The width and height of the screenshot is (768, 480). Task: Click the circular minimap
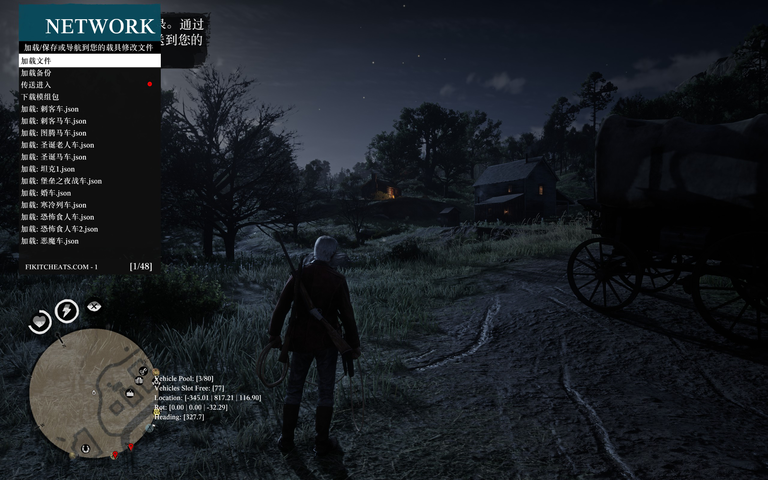coord(90,391)
